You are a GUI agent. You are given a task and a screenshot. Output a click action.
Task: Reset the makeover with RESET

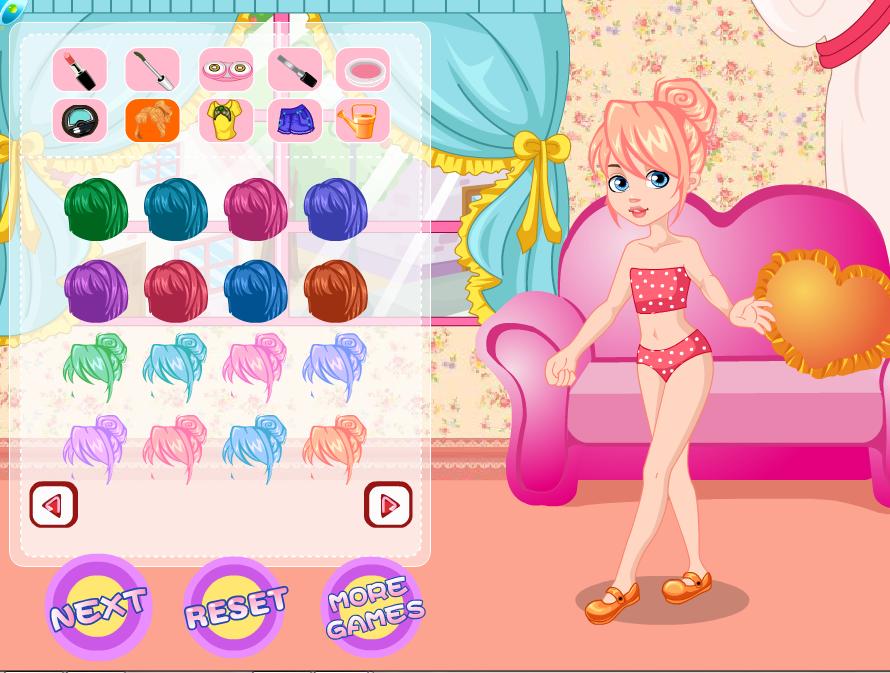click(236, 606)
